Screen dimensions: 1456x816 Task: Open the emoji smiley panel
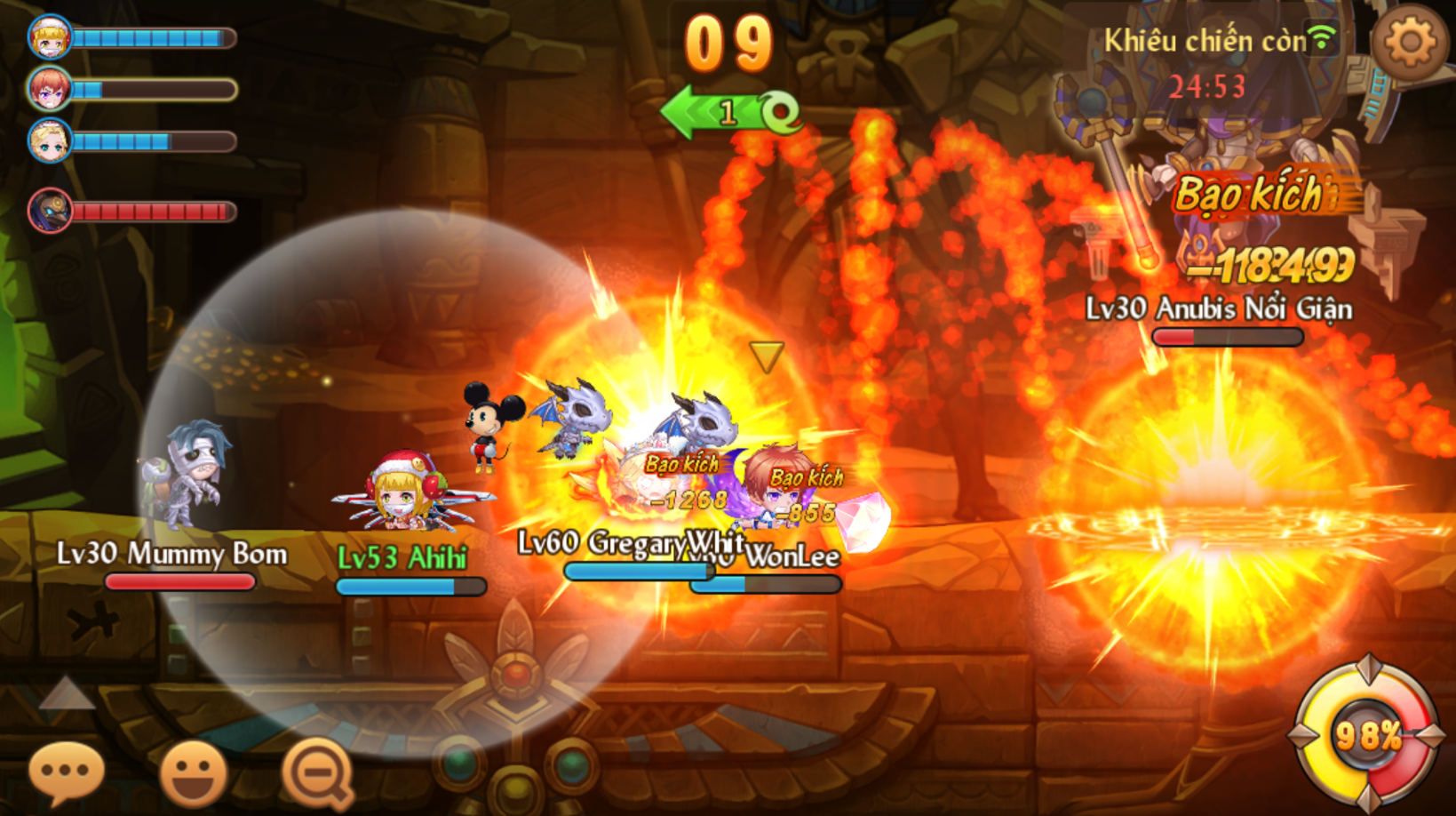click(193, 771)
